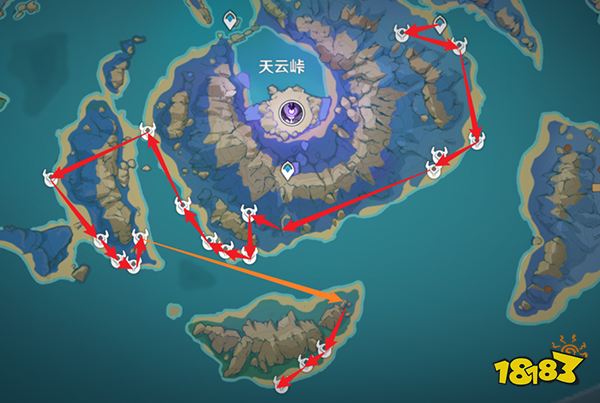Viewport: 600px width, 403px height.
Task: Select the enemy marker the orange arrow points to
Action: [343, 297]
